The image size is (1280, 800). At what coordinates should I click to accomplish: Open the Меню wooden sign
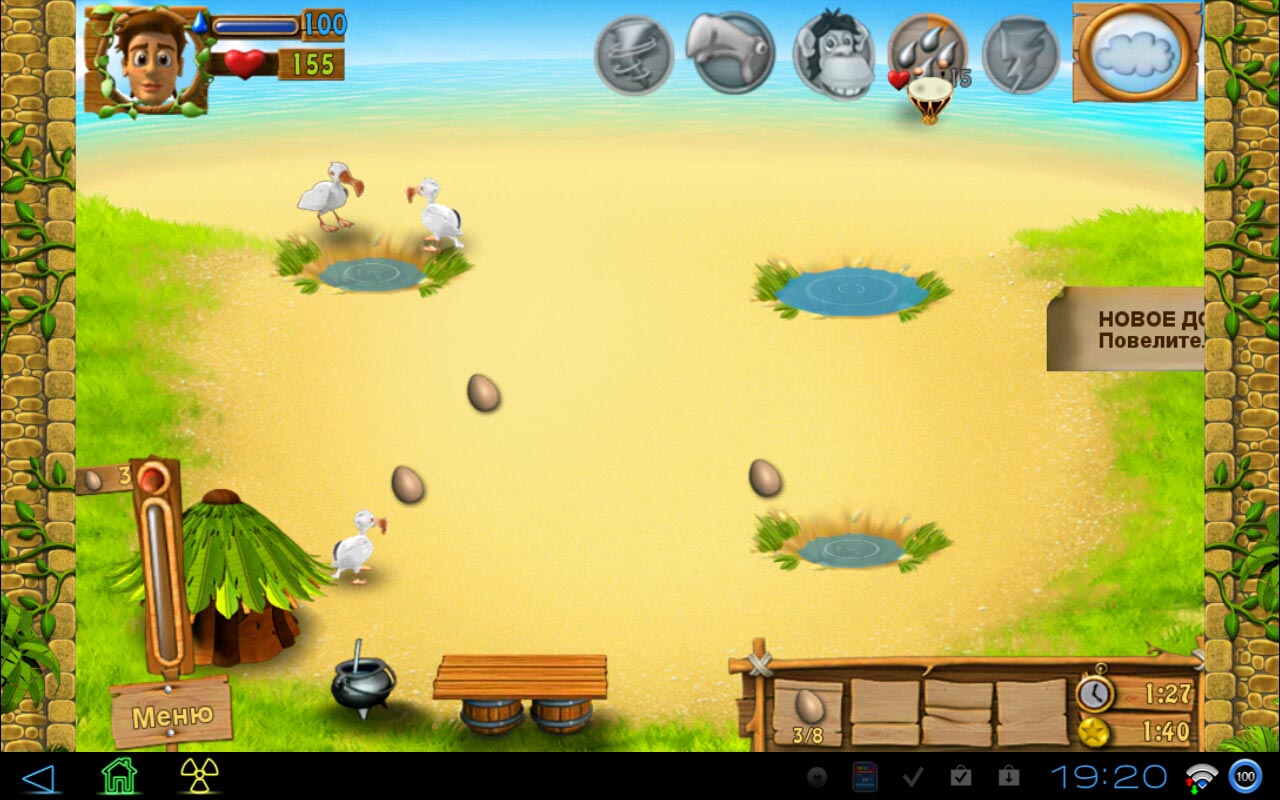pyautogui.click(x=171, y=714)
